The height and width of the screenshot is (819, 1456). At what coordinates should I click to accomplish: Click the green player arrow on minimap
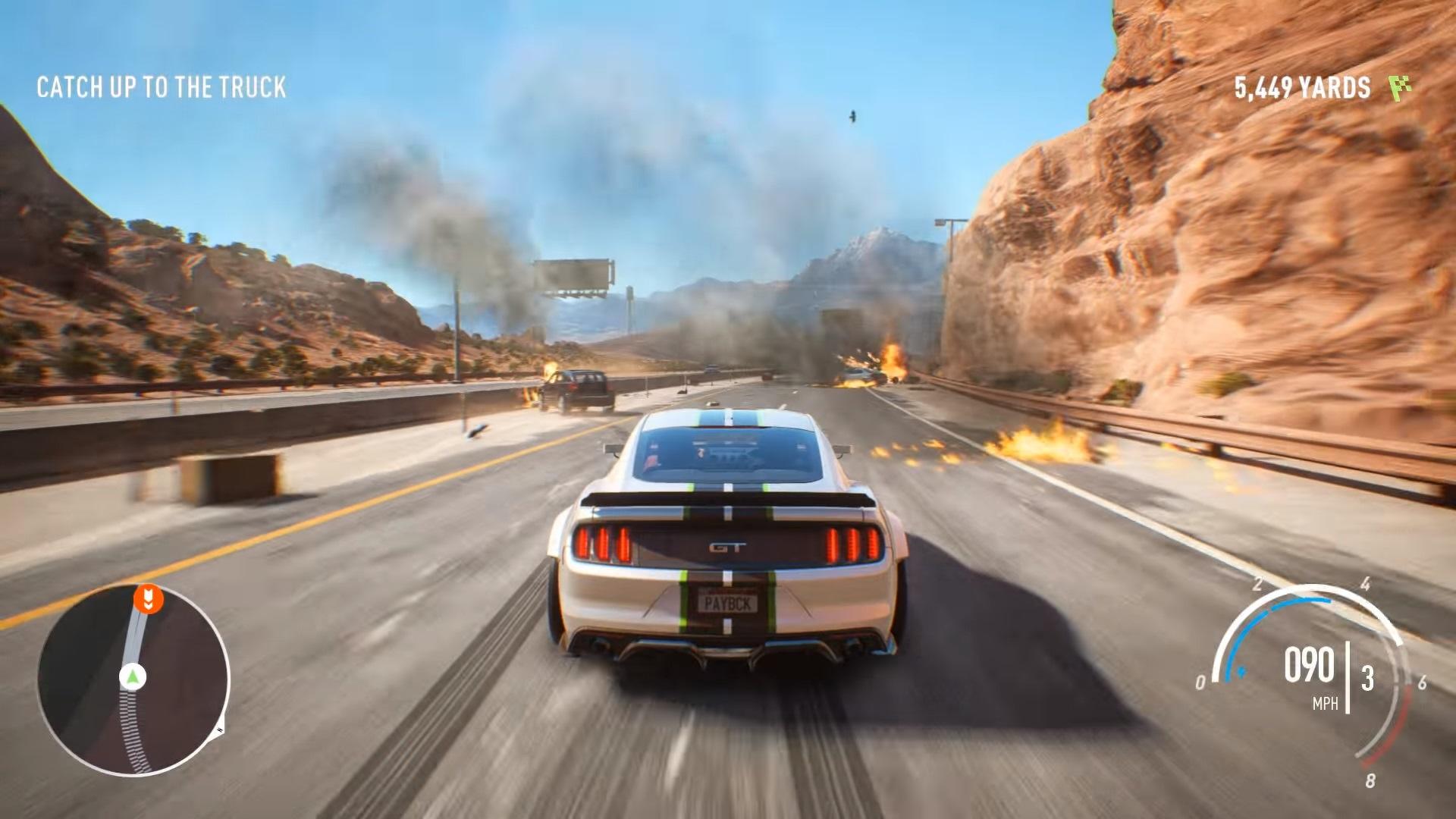coord(133,676)
